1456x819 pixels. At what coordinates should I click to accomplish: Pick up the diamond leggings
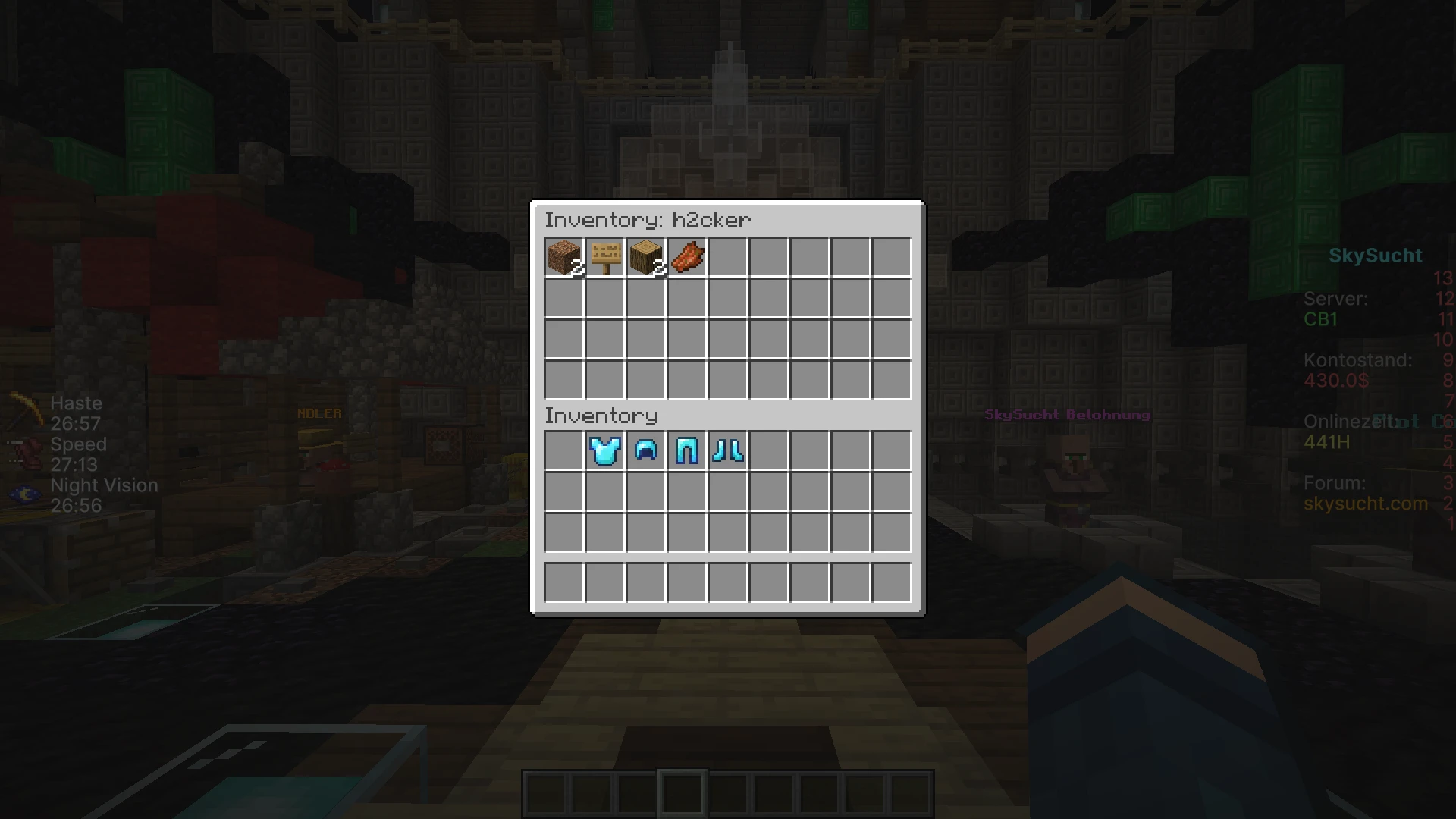(687, 450)
